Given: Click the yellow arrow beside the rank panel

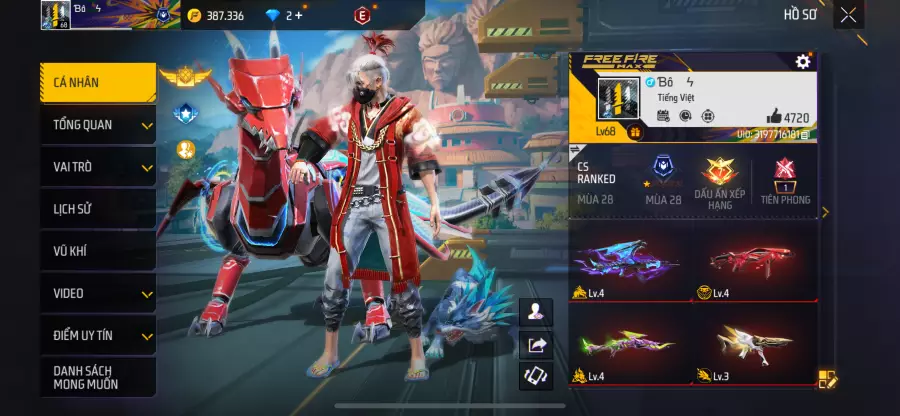Looking at the screenshot, I should pos(825,212).
